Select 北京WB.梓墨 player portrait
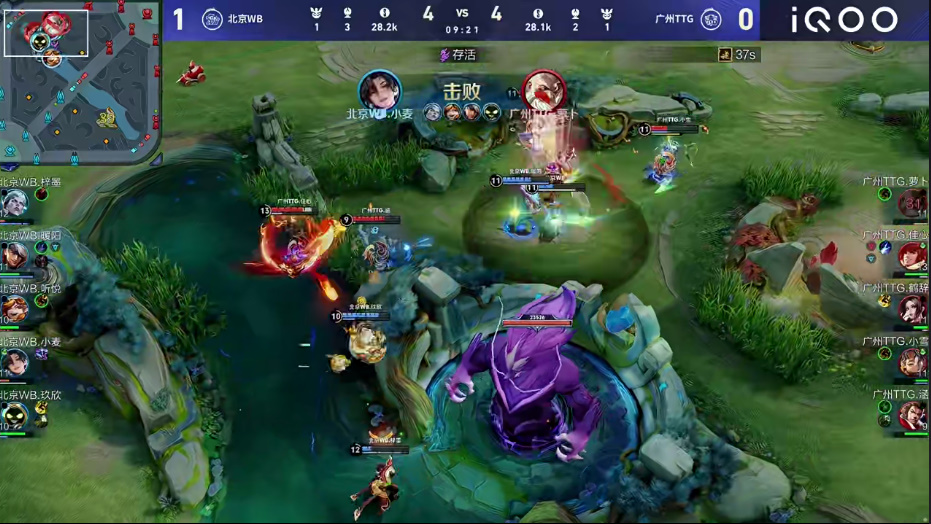This screenshot has width=931, height=524. point(14,204)
